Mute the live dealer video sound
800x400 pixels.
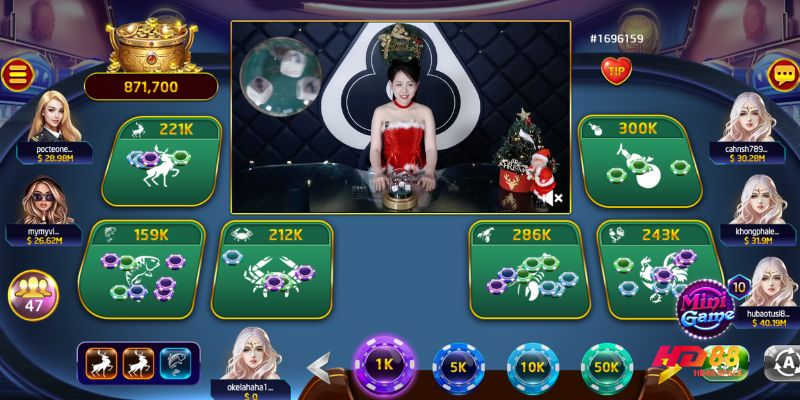tap(552, 198)
